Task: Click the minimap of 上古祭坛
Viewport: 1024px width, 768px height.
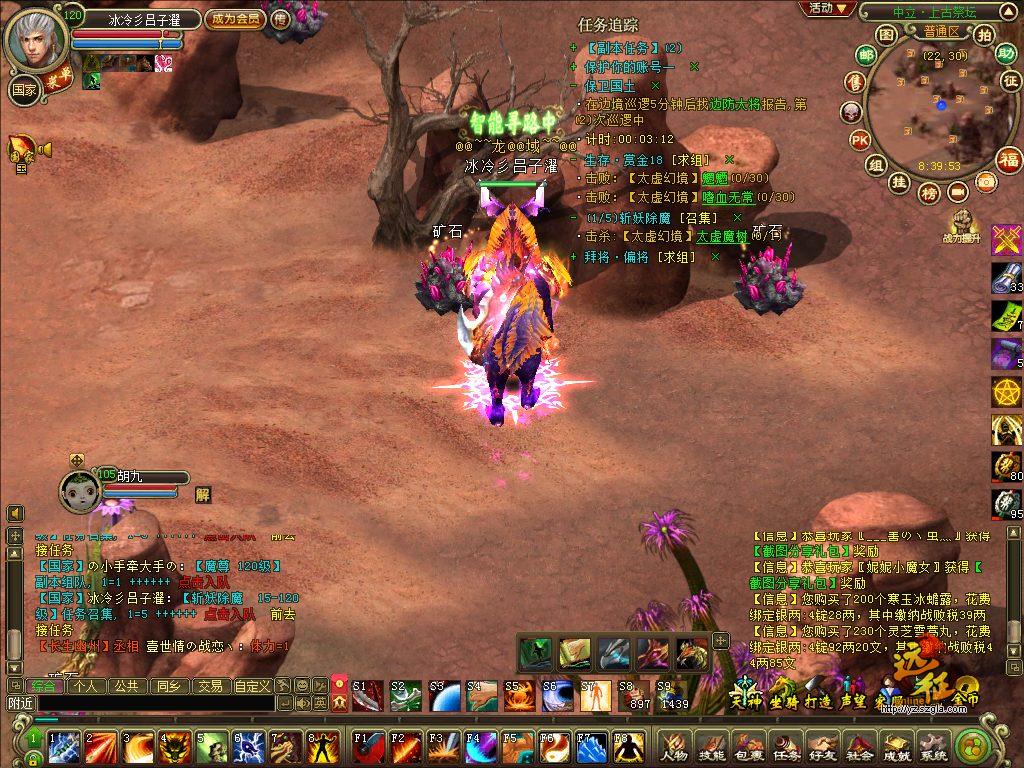Action: (939, 108)
